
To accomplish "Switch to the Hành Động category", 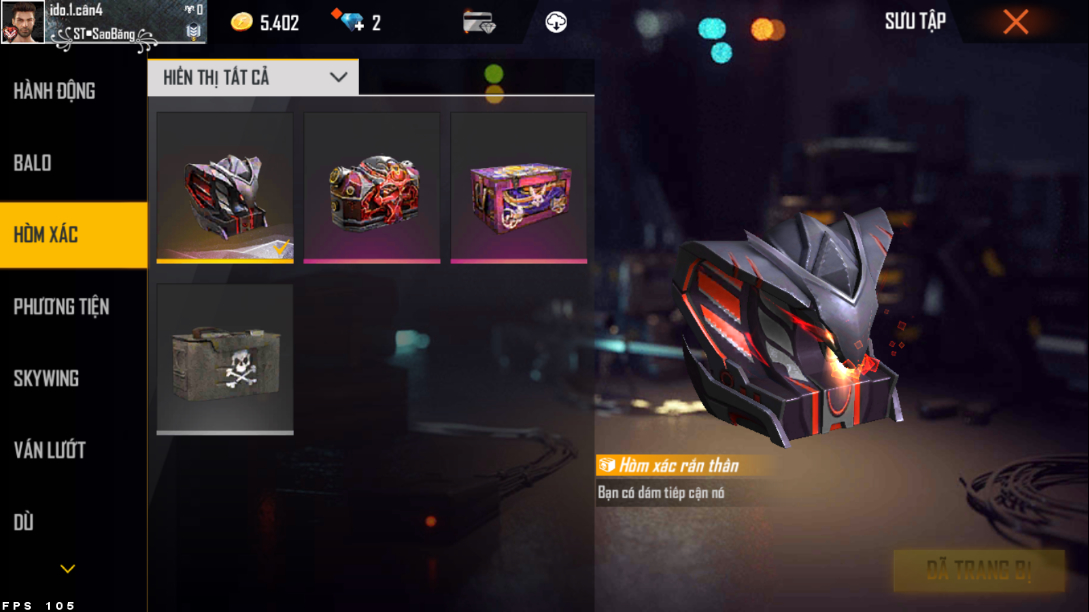I will 55,91.
